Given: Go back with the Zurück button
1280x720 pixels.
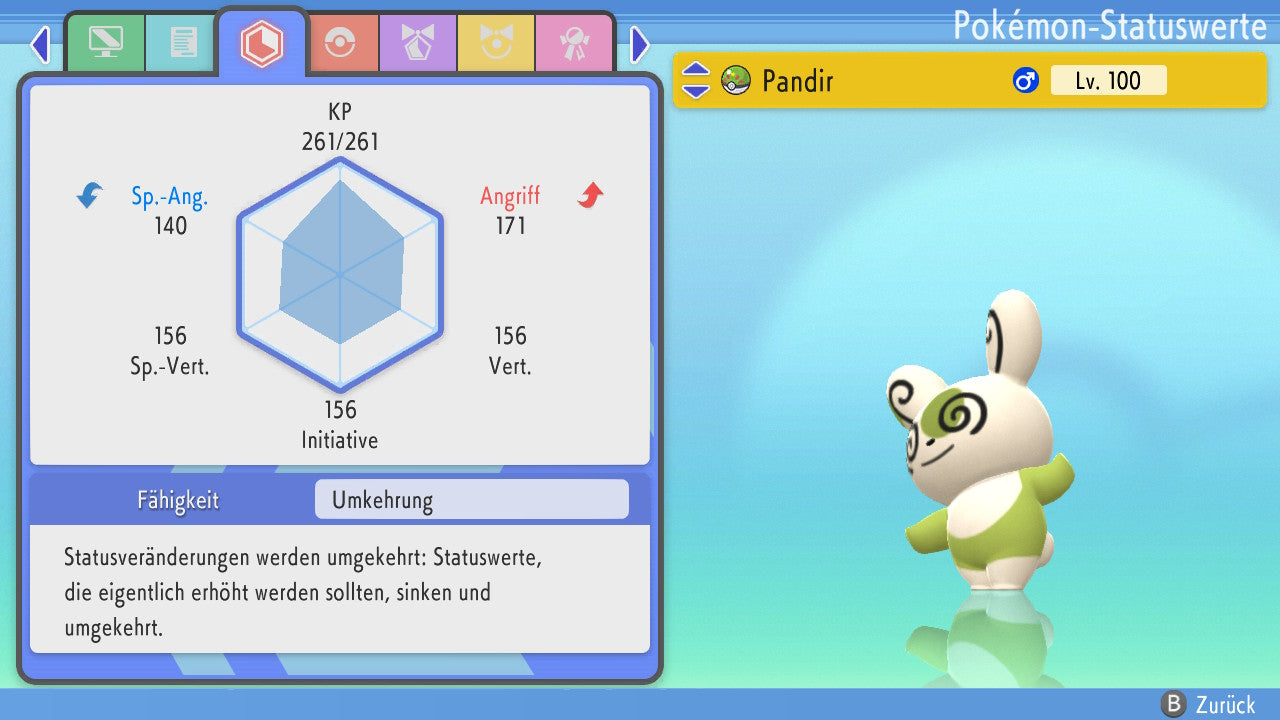Looking at the screenshot, I should coord(1208,704).
